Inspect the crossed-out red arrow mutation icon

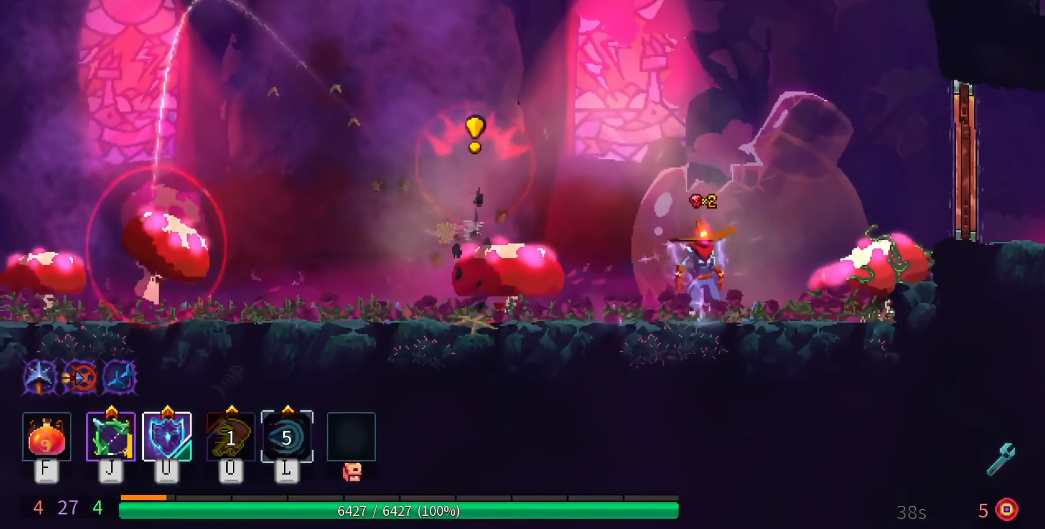(79, 377)
